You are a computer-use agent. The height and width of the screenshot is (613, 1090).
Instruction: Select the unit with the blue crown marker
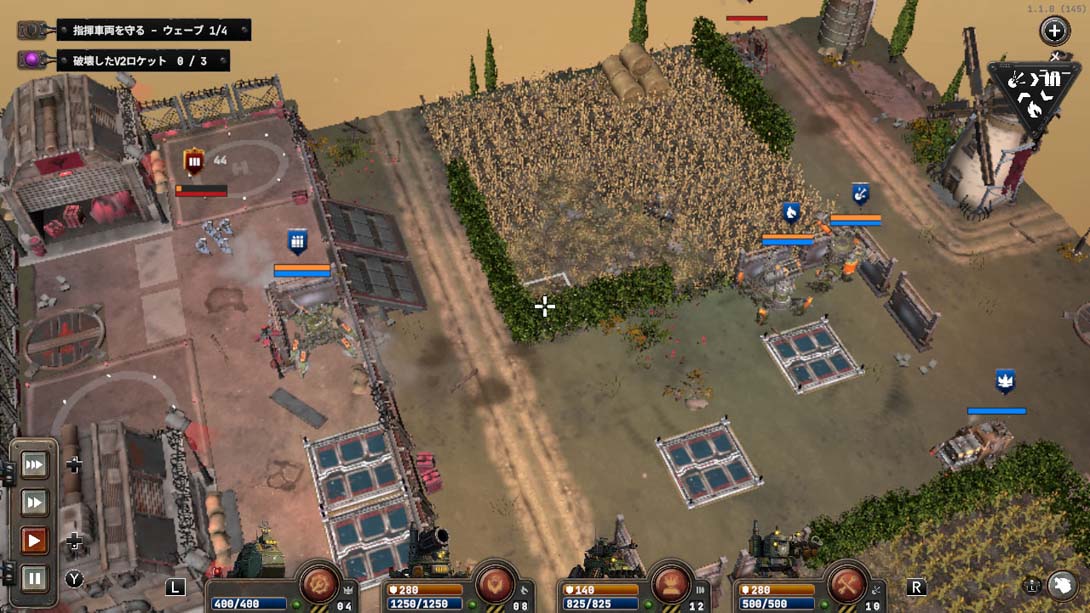coord(1005,381)
